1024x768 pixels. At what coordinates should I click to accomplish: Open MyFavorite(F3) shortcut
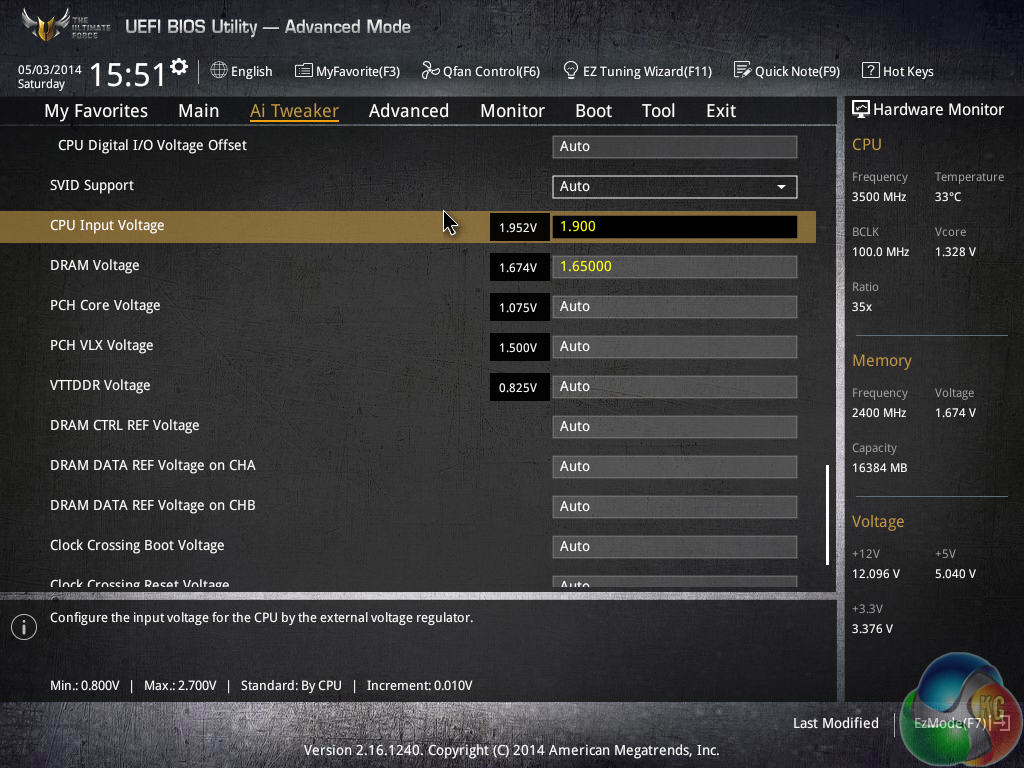pos(347,71)
